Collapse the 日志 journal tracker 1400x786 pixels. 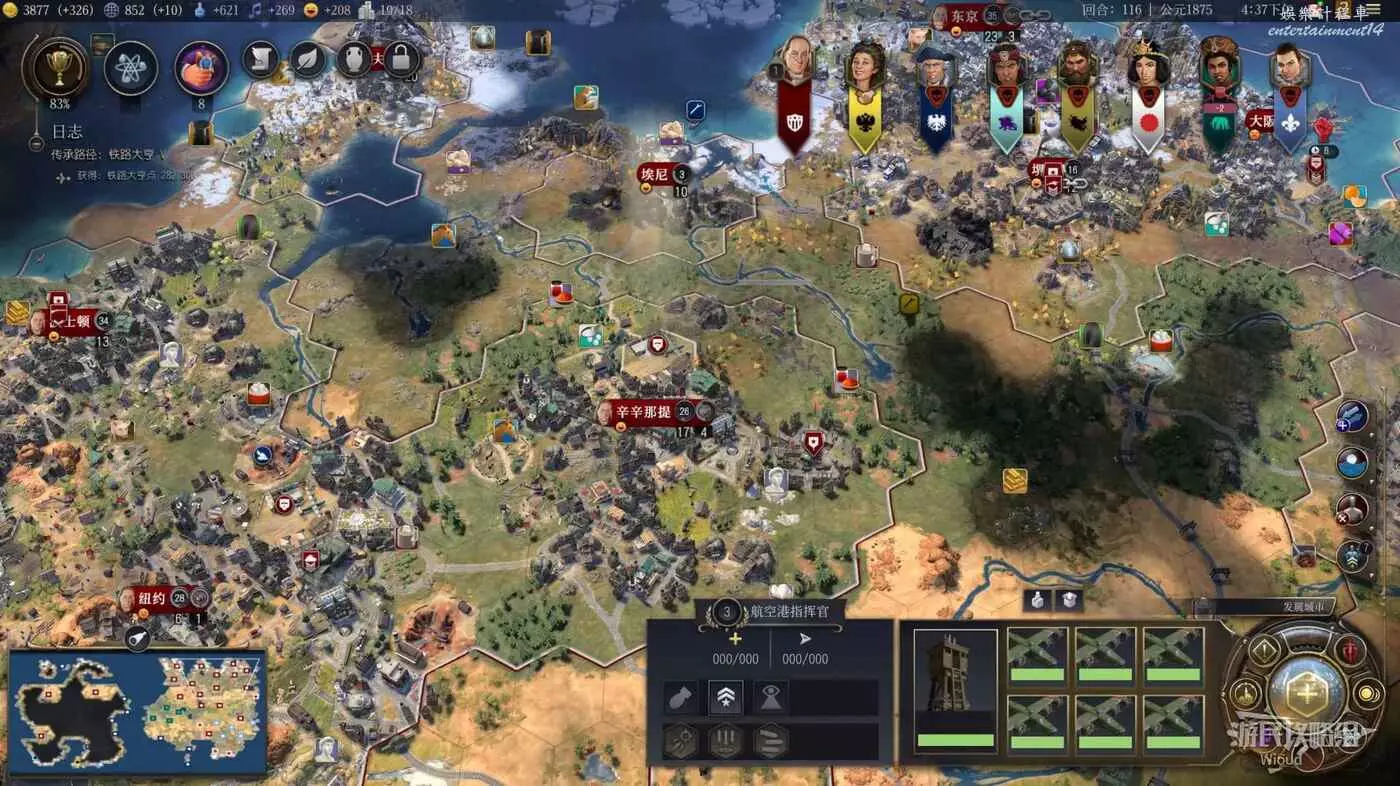point(36,143)
